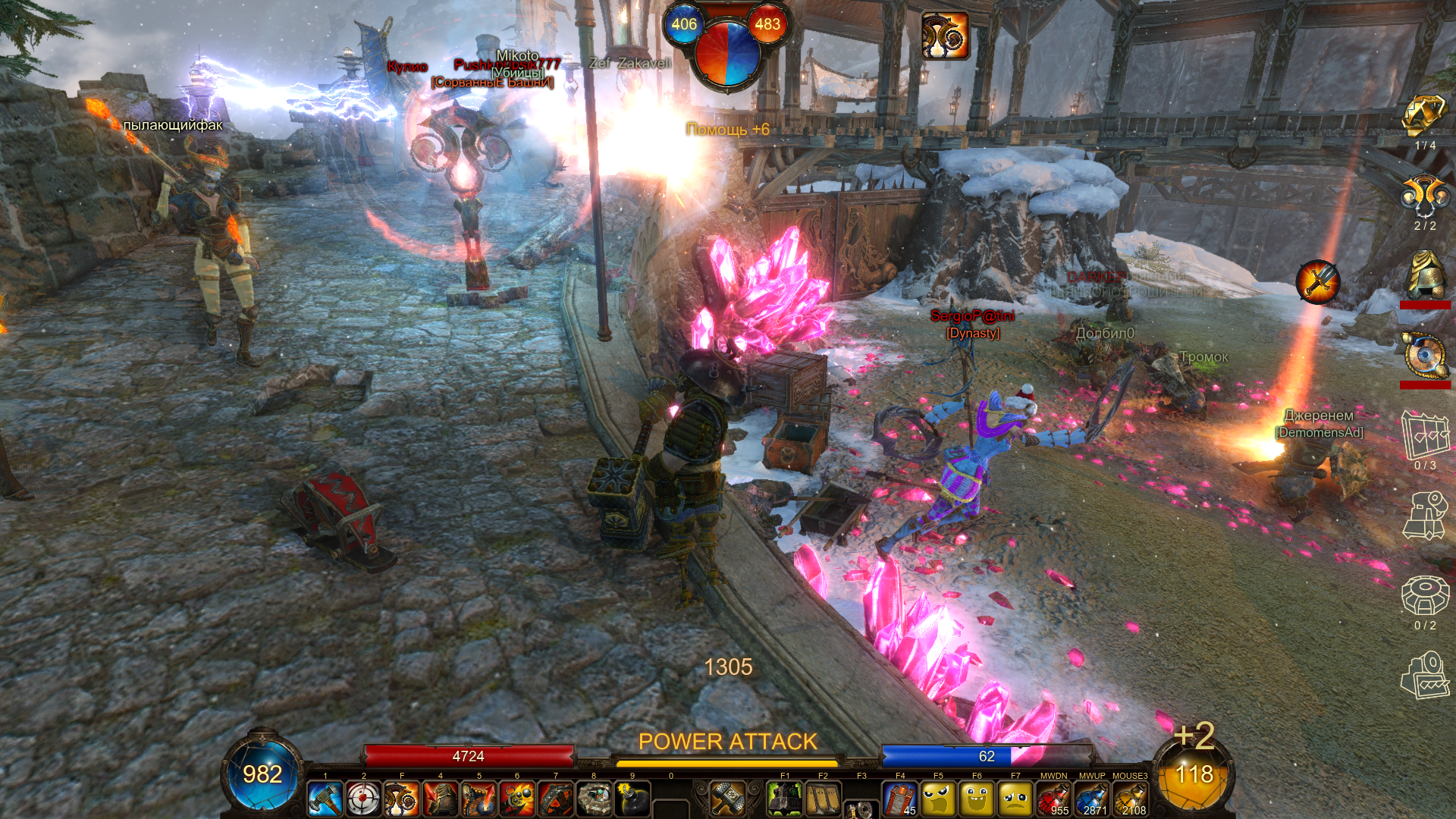Screen dimensions: 1456x819
Task: Click the golden helmet objective icon
Action: pyautogui.click(x=1425, y=275)
